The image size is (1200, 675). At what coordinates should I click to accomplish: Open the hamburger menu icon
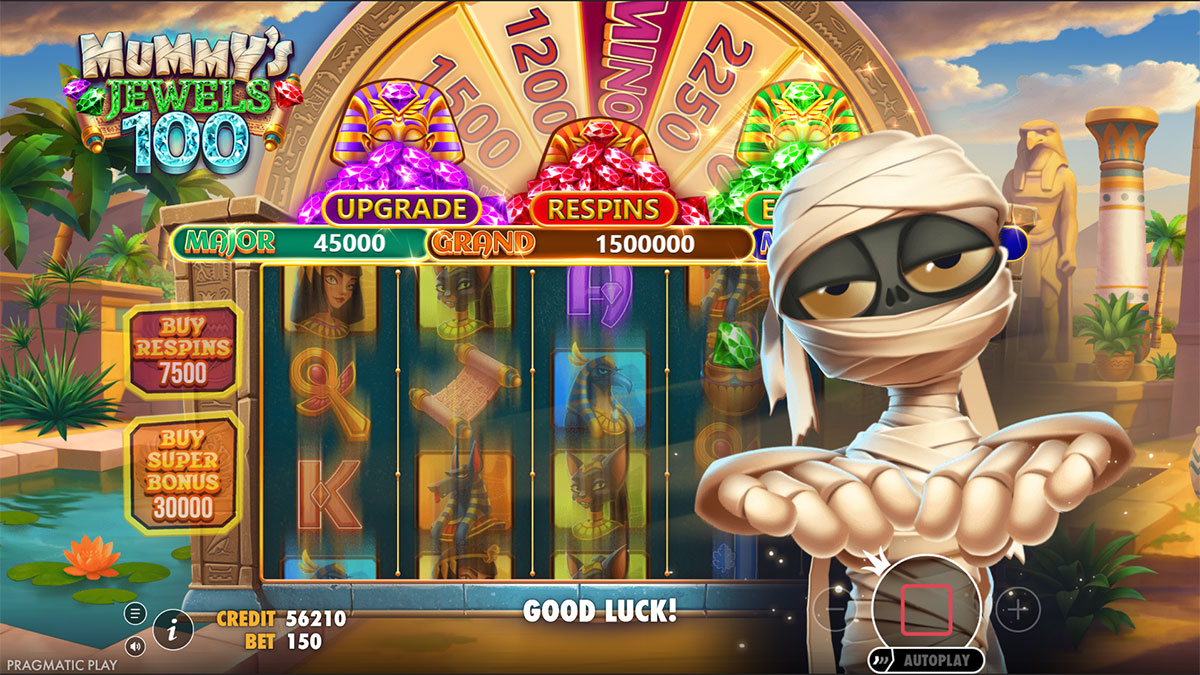tap(136, 613)
